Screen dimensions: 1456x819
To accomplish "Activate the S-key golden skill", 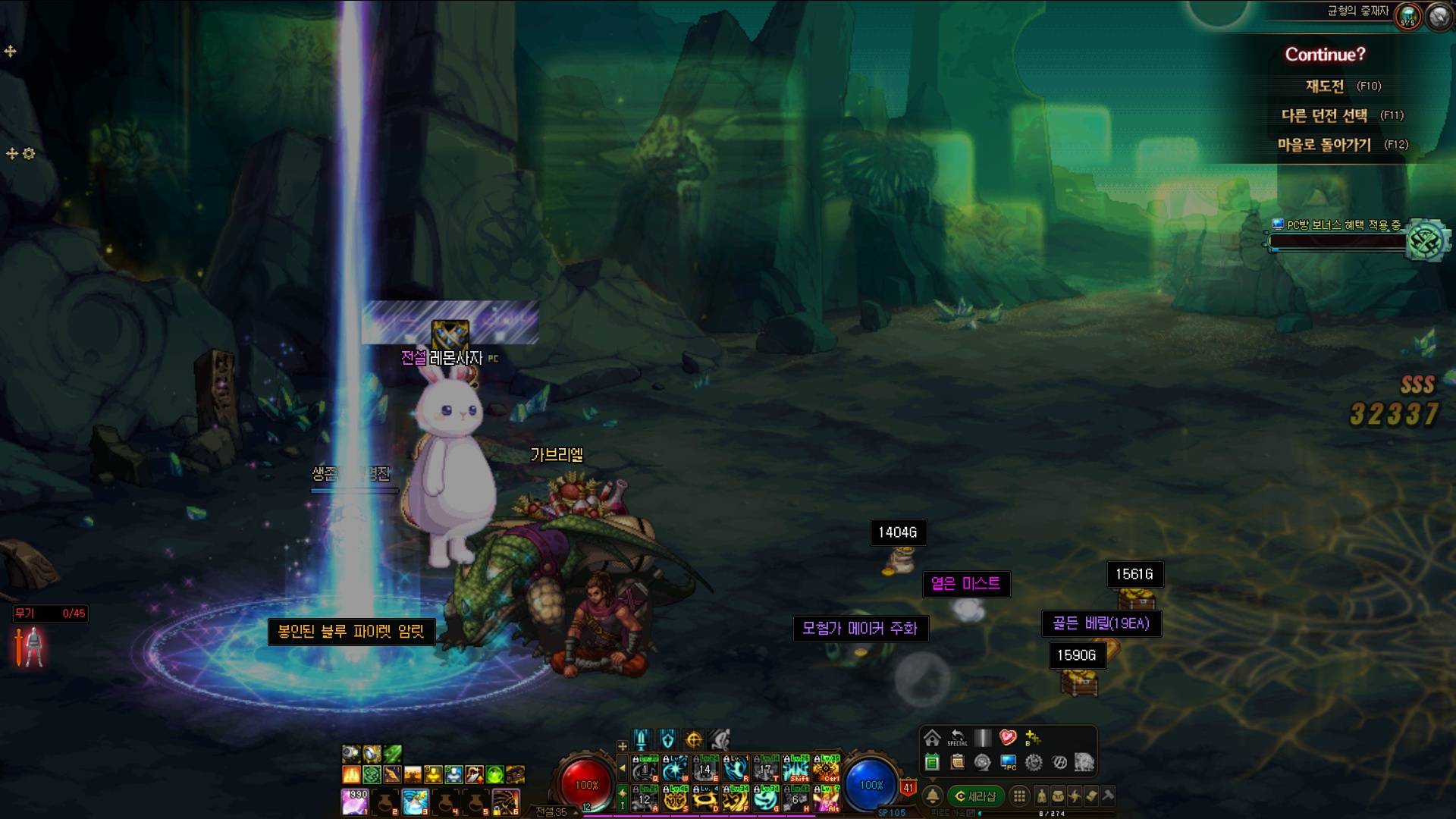I will (x=675, y=799).
